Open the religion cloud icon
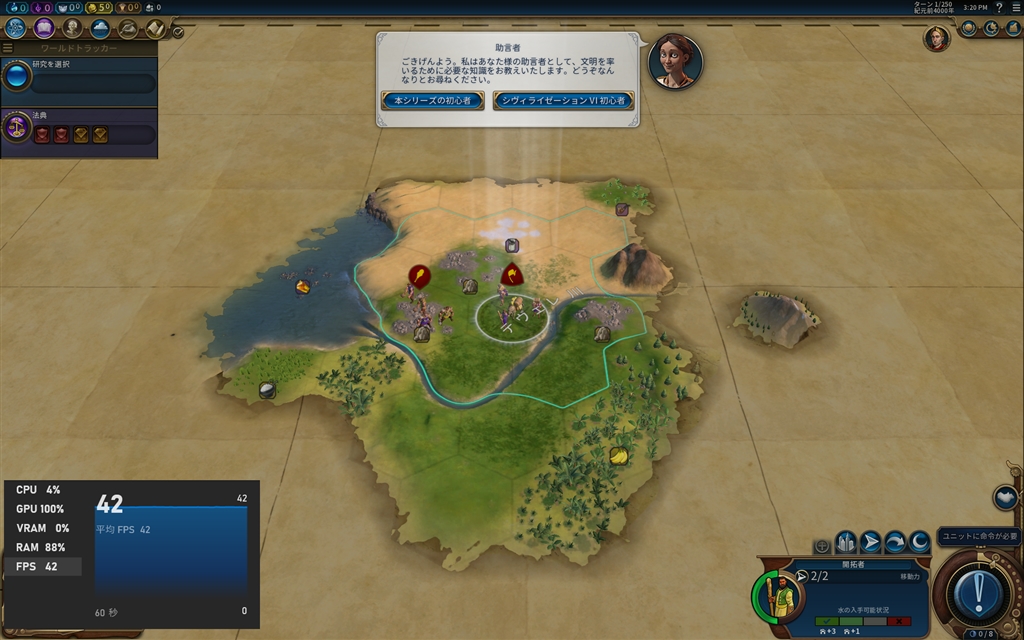The image size is (1024, 640). (100, 28)
